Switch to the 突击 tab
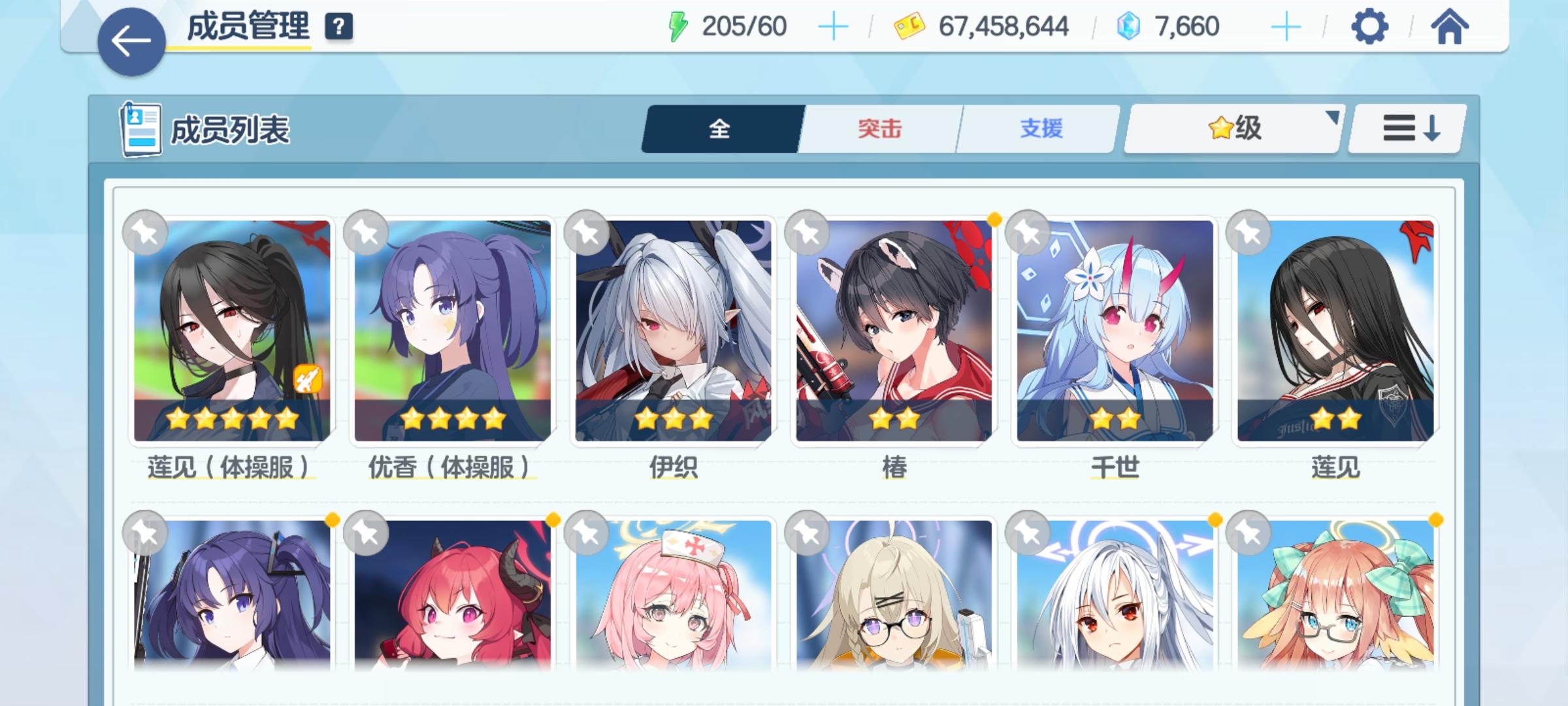The width and height of the screenshot is (1568, 706). [x=879, y=129]
